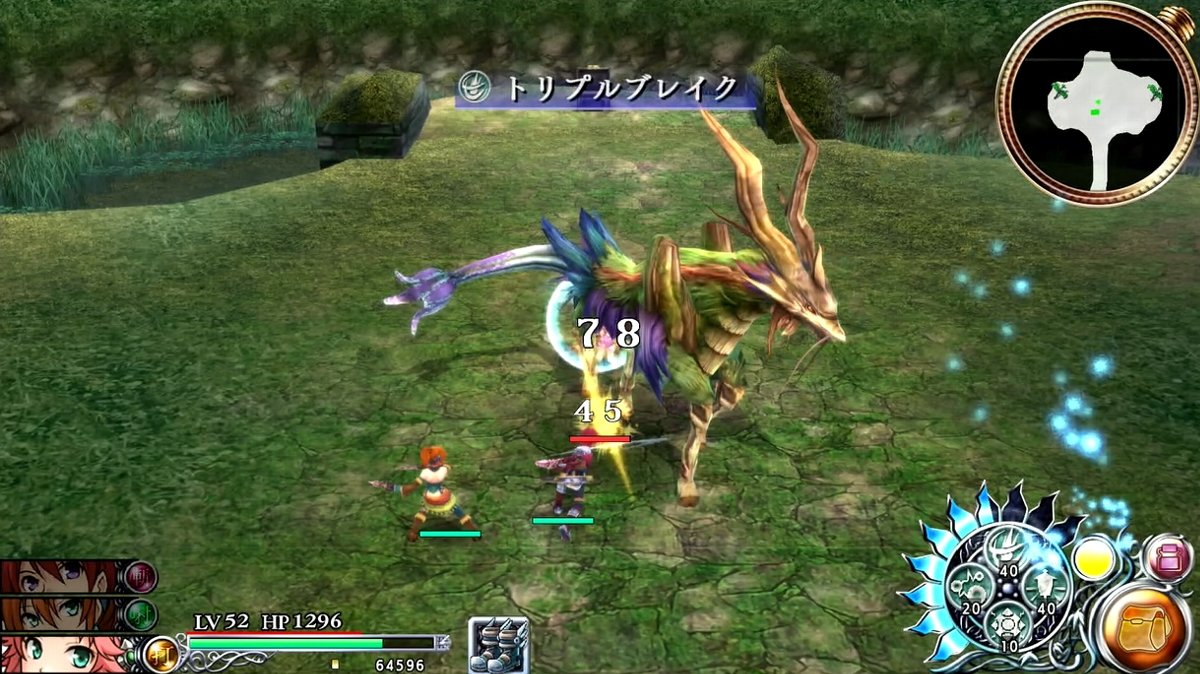This screenshot has height=674, width=1200.
Task: Tap the glowing yellow orb button
Action: pos(1095,559)
